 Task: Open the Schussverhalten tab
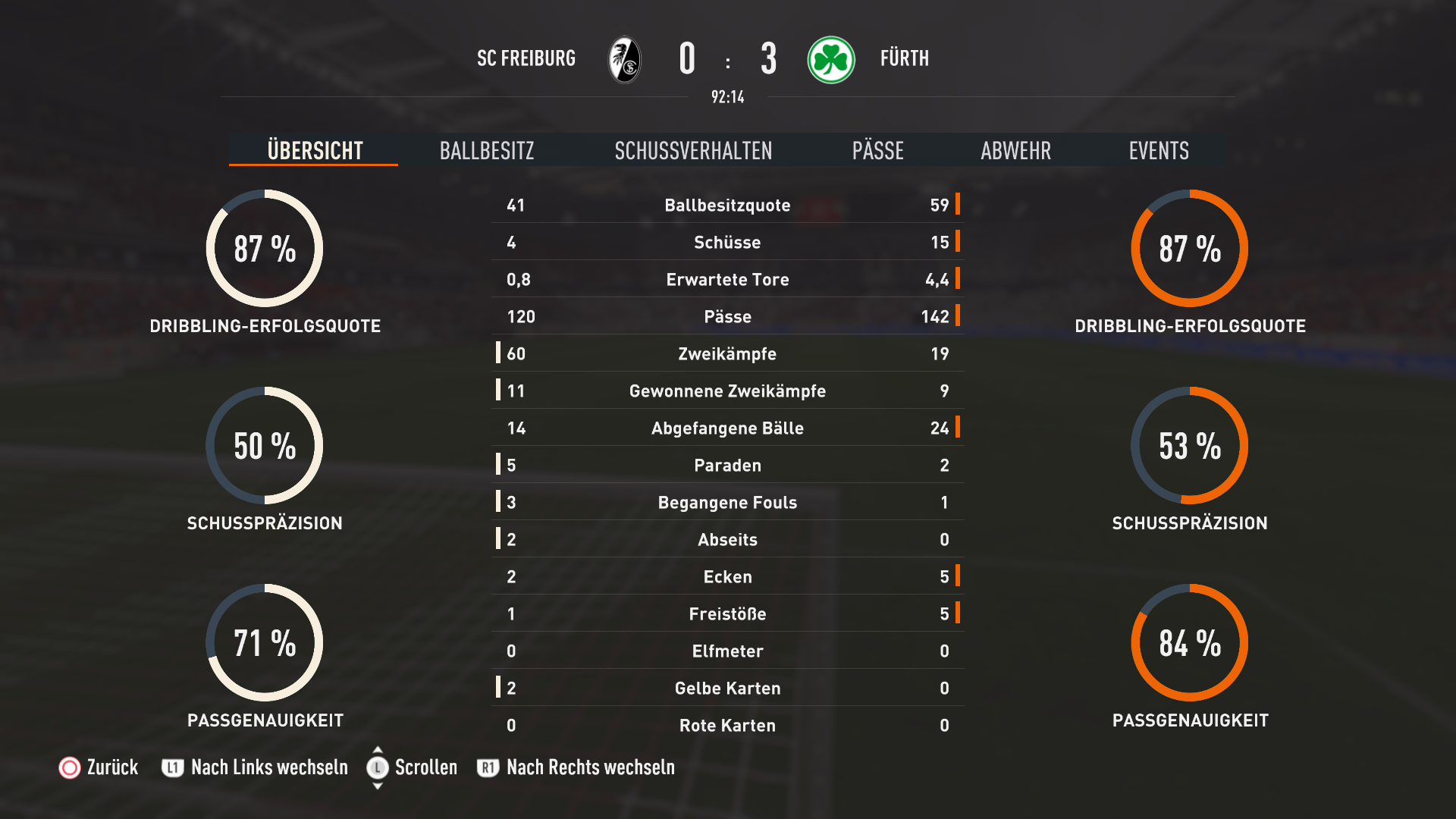point(693,150)
